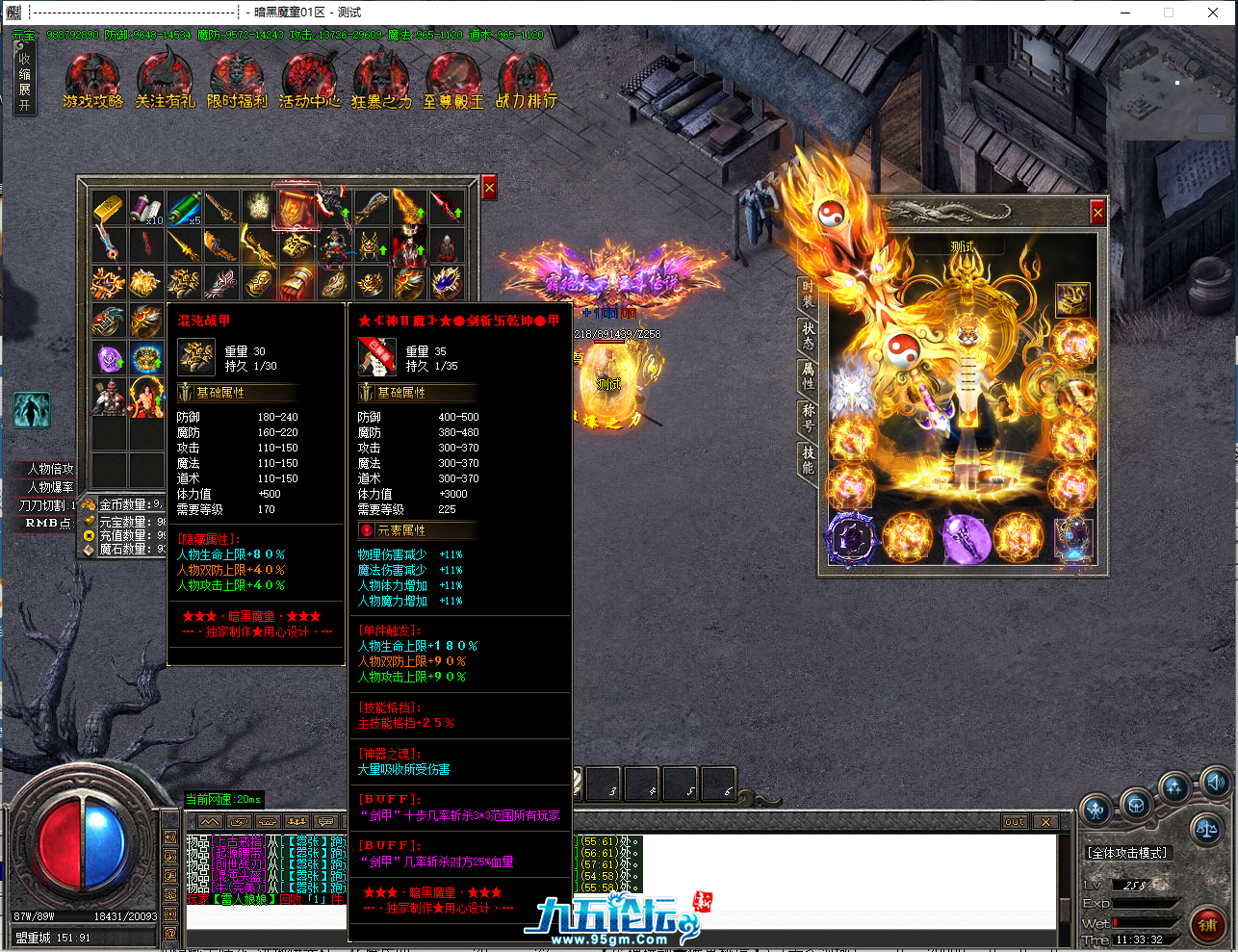Show the 战力排行 power ranking
1238x952 pixels.
pos(526,81)
